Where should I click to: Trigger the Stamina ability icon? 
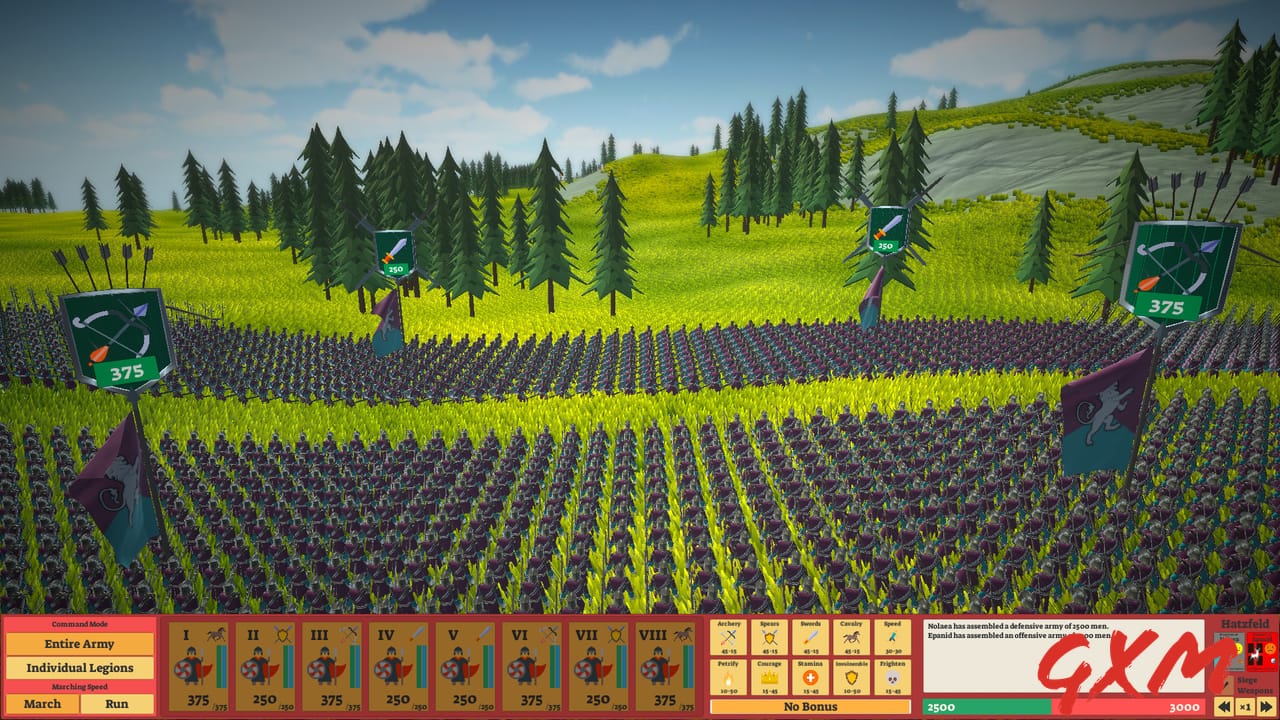coord(809,678)
